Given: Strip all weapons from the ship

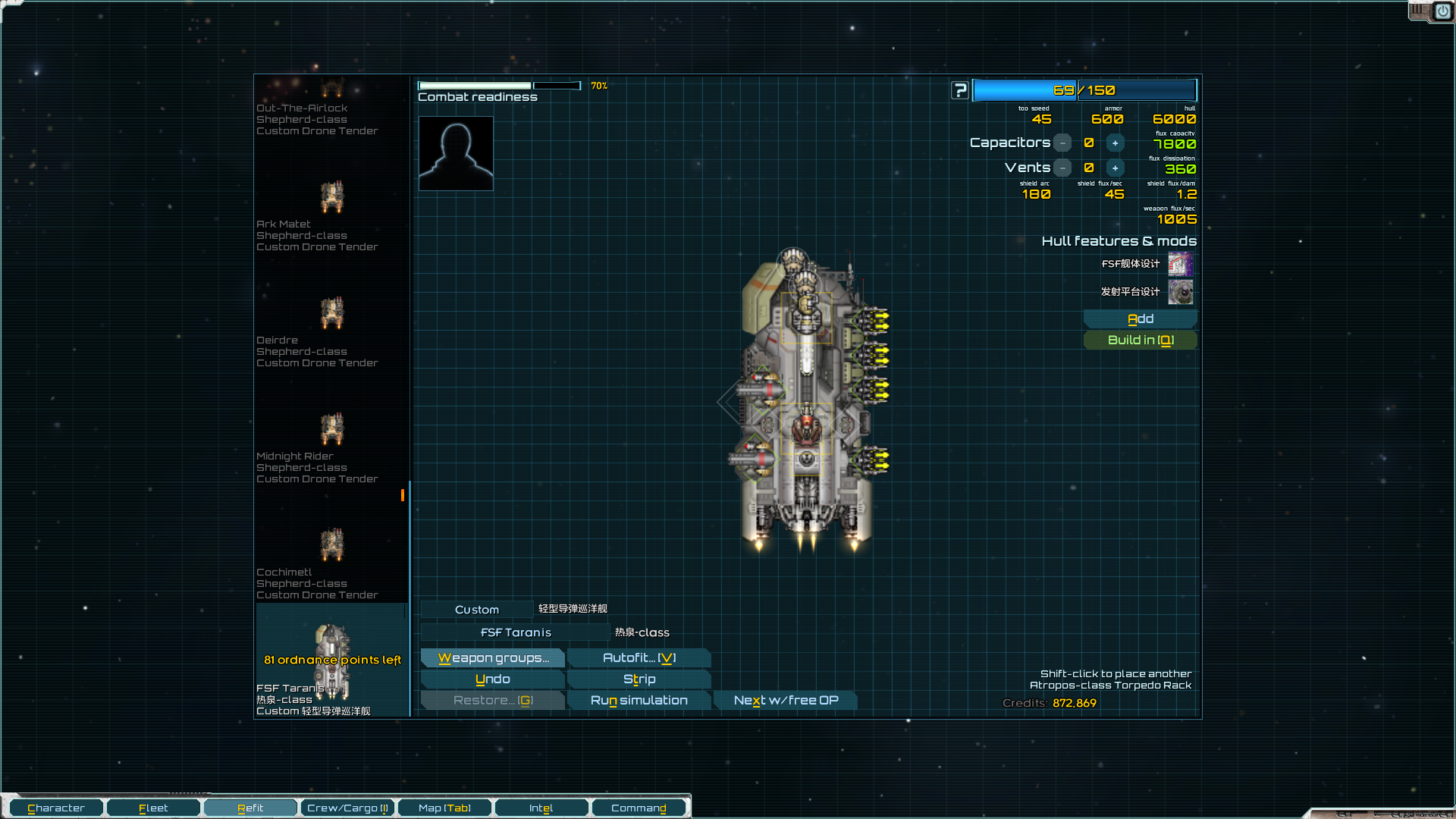Looking at the screenshot, I should pyautogui.click(x=639, y=679).
